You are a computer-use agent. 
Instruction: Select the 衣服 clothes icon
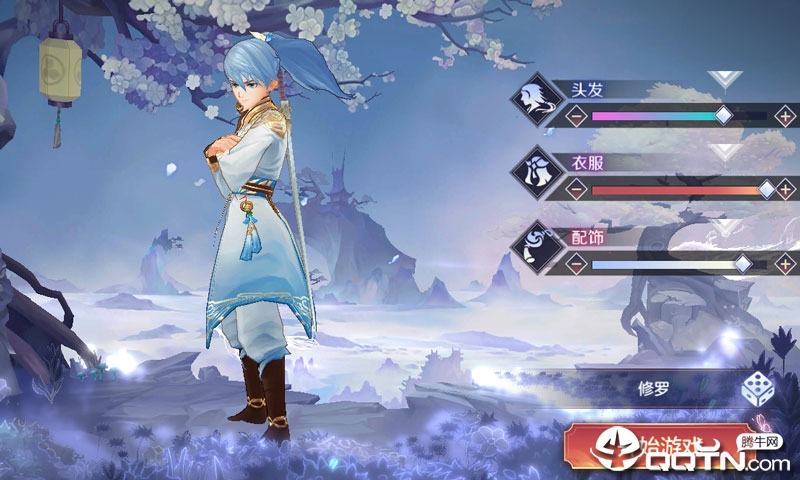point(536,172)
